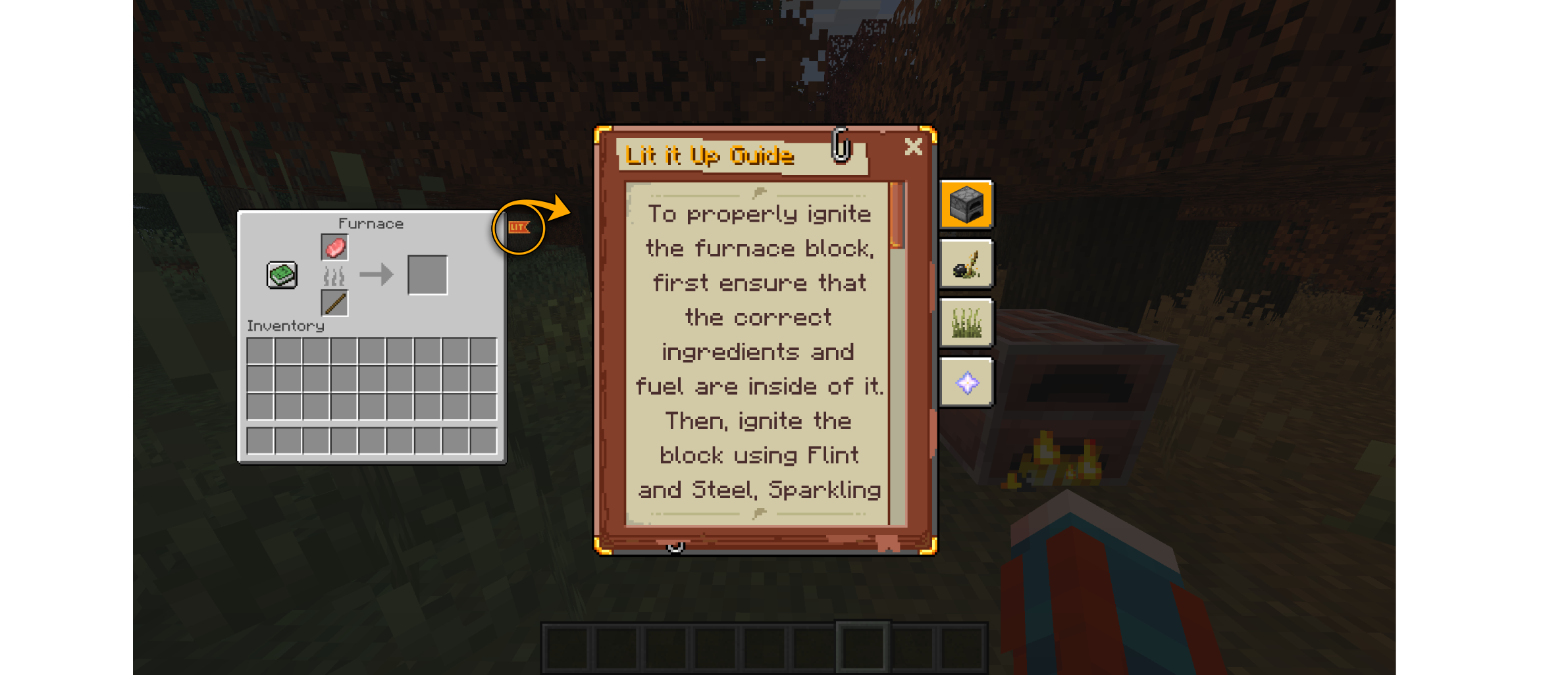
Task: Select the tall grass guide tab
Action: 966,323
